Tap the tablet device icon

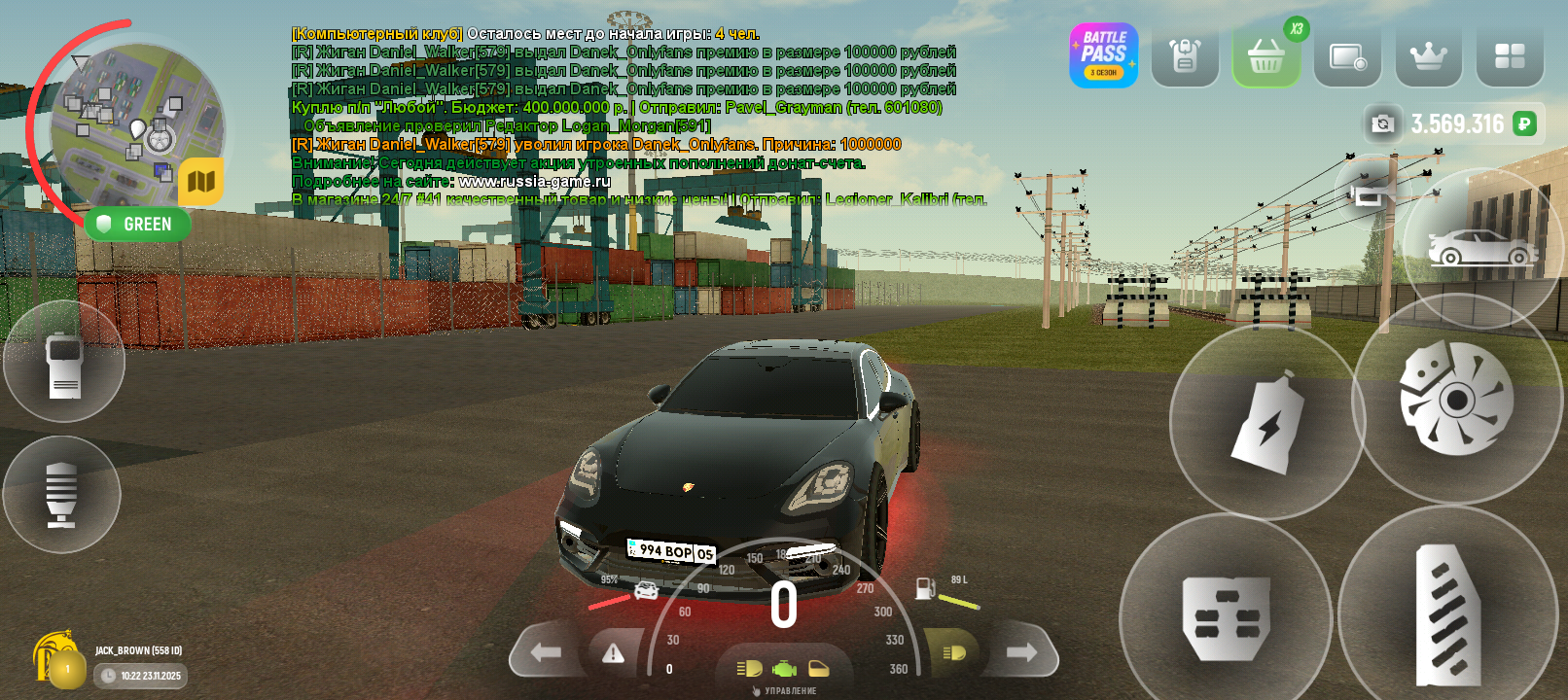click(x=1347, y=57)
